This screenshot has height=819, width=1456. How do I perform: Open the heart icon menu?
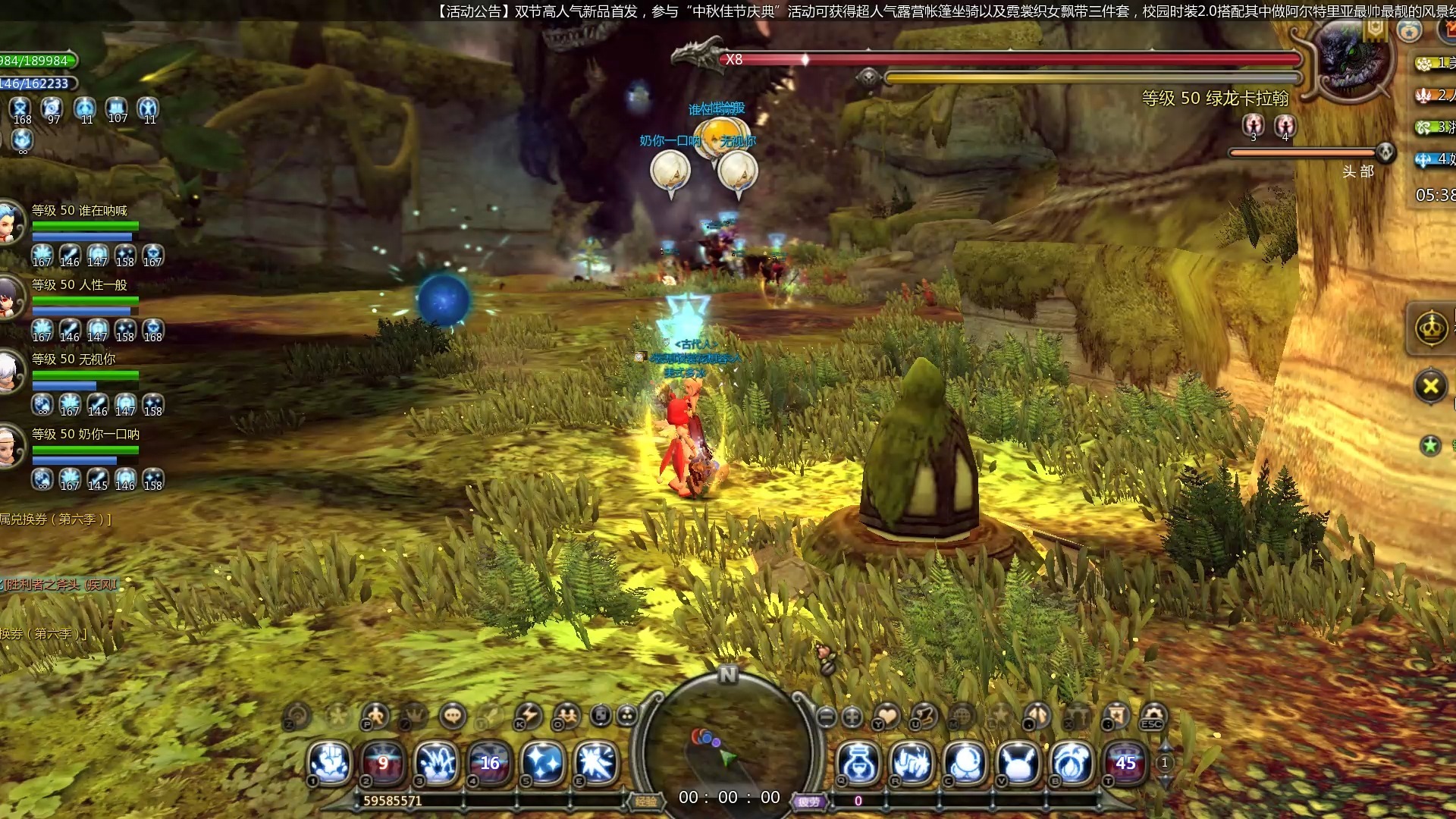click(886, 715)
